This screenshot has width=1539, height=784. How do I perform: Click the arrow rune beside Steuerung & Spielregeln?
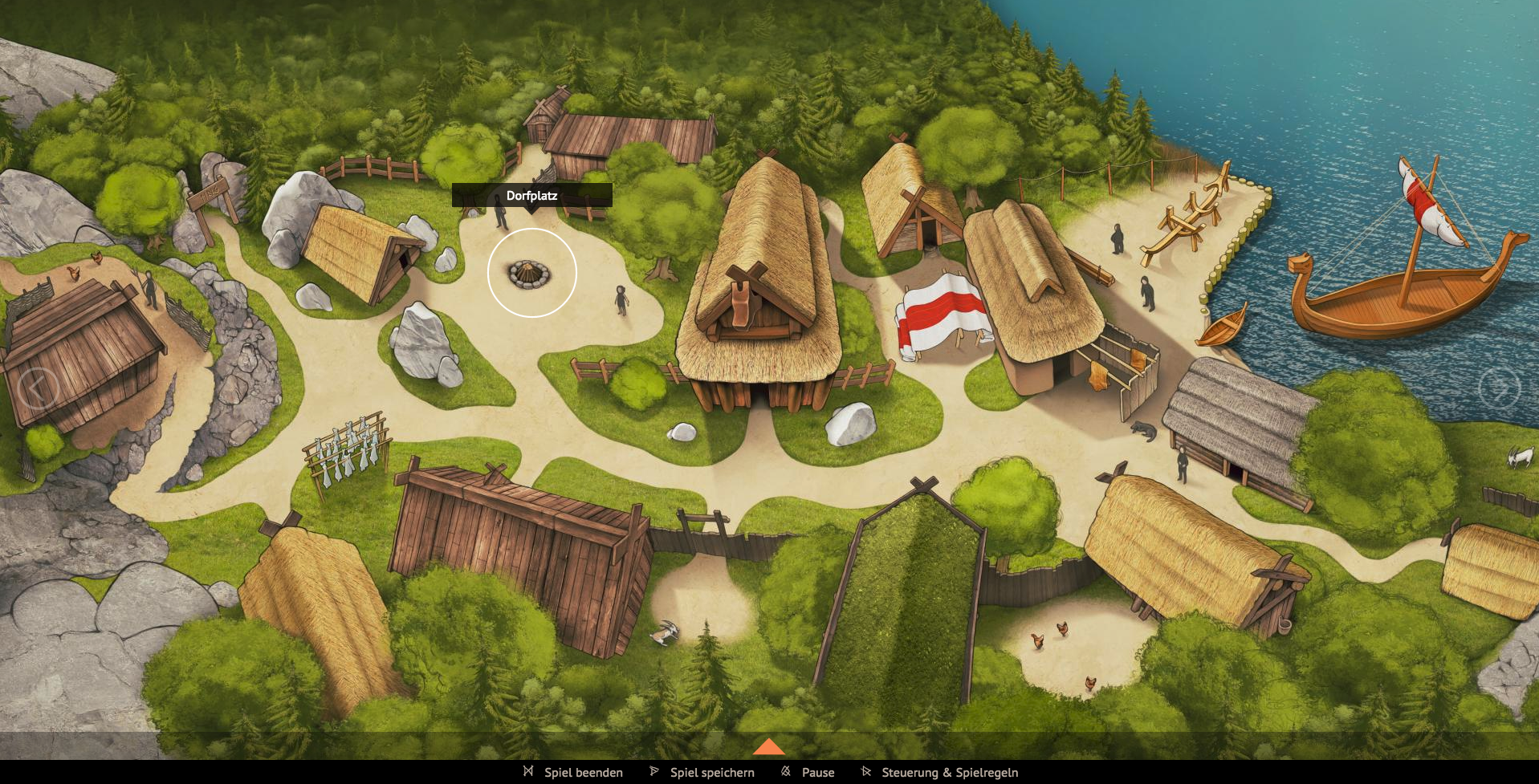click(866, 772)
